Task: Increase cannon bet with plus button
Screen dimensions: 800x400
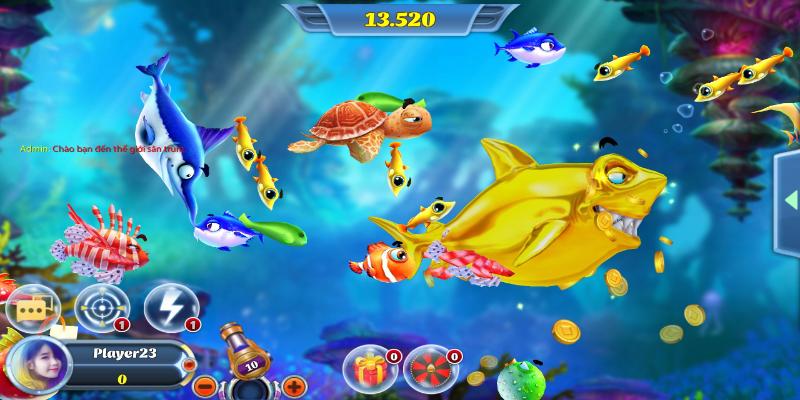Action: [293, 385]
